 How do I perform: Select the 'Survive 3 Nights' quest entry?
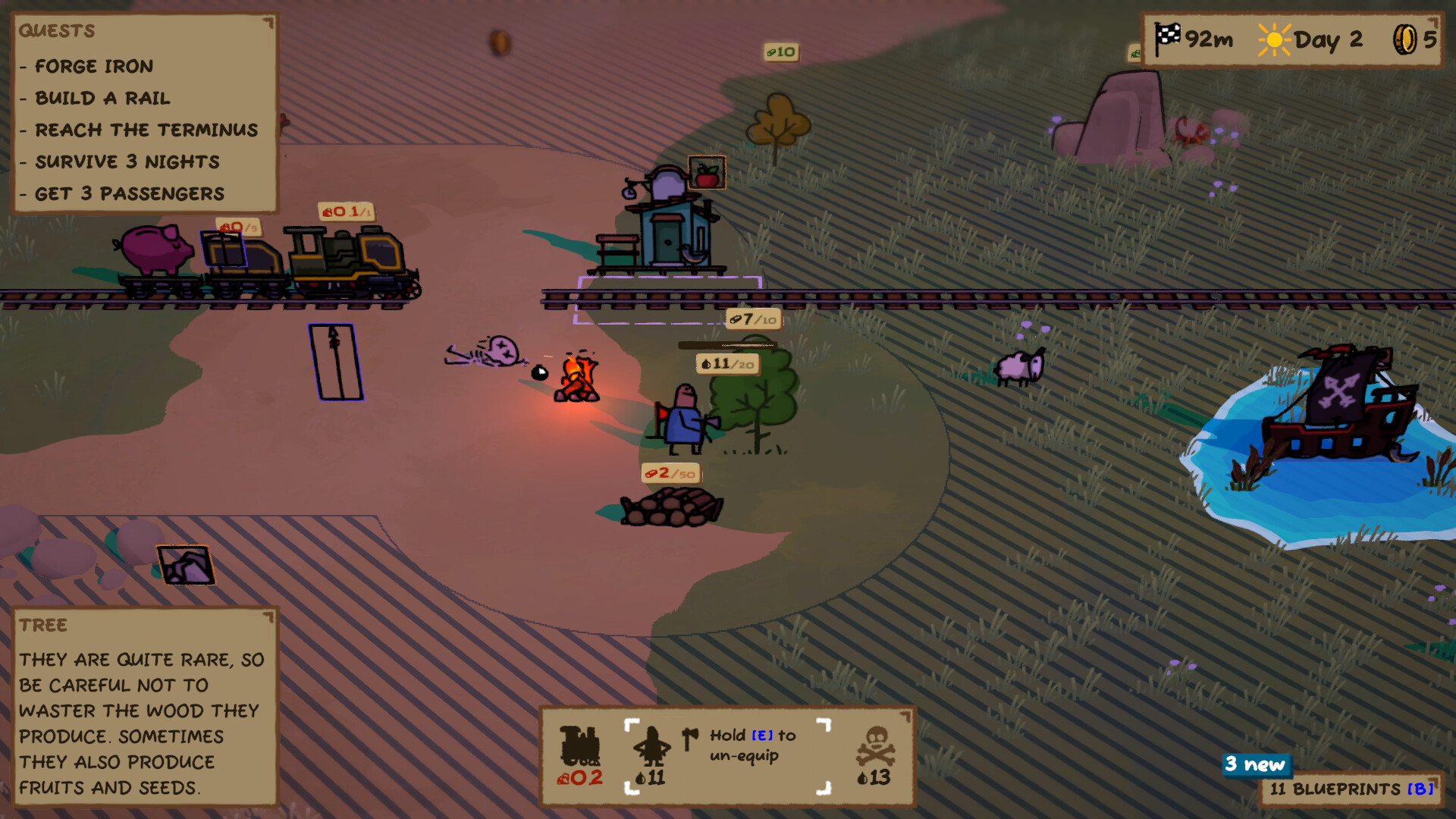tap(124, 162)
